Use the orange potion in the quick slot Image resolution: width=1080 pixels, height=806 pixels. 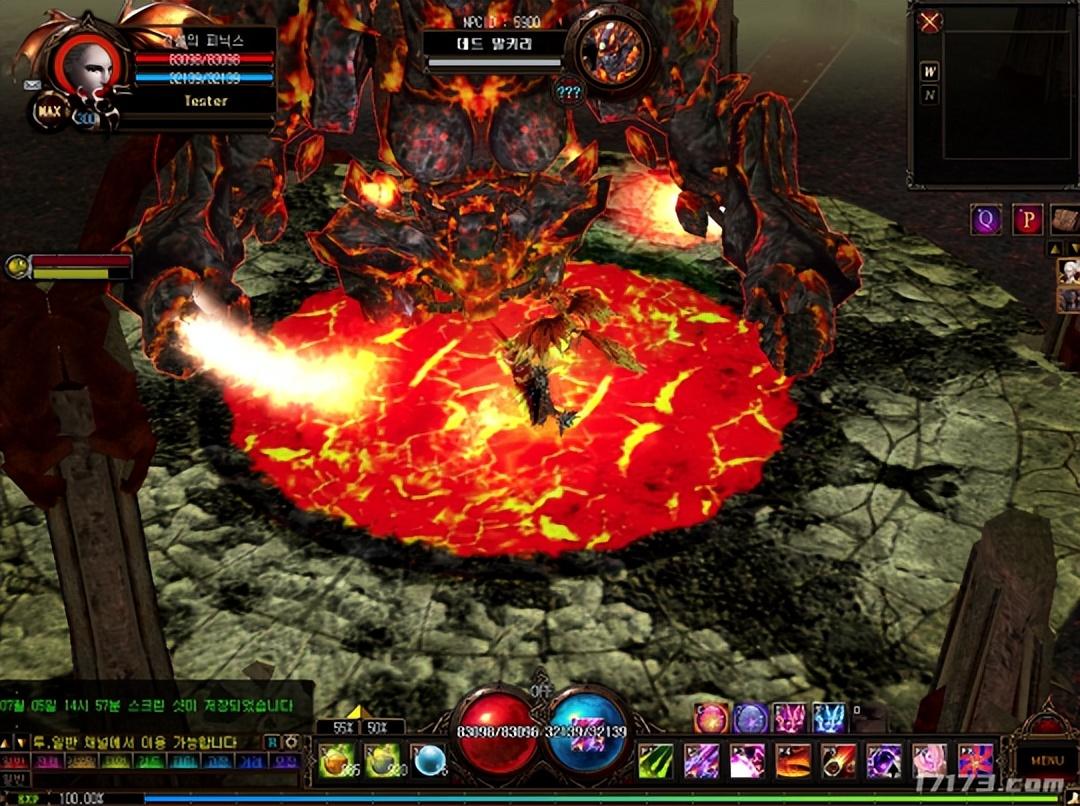coord(334,761)
